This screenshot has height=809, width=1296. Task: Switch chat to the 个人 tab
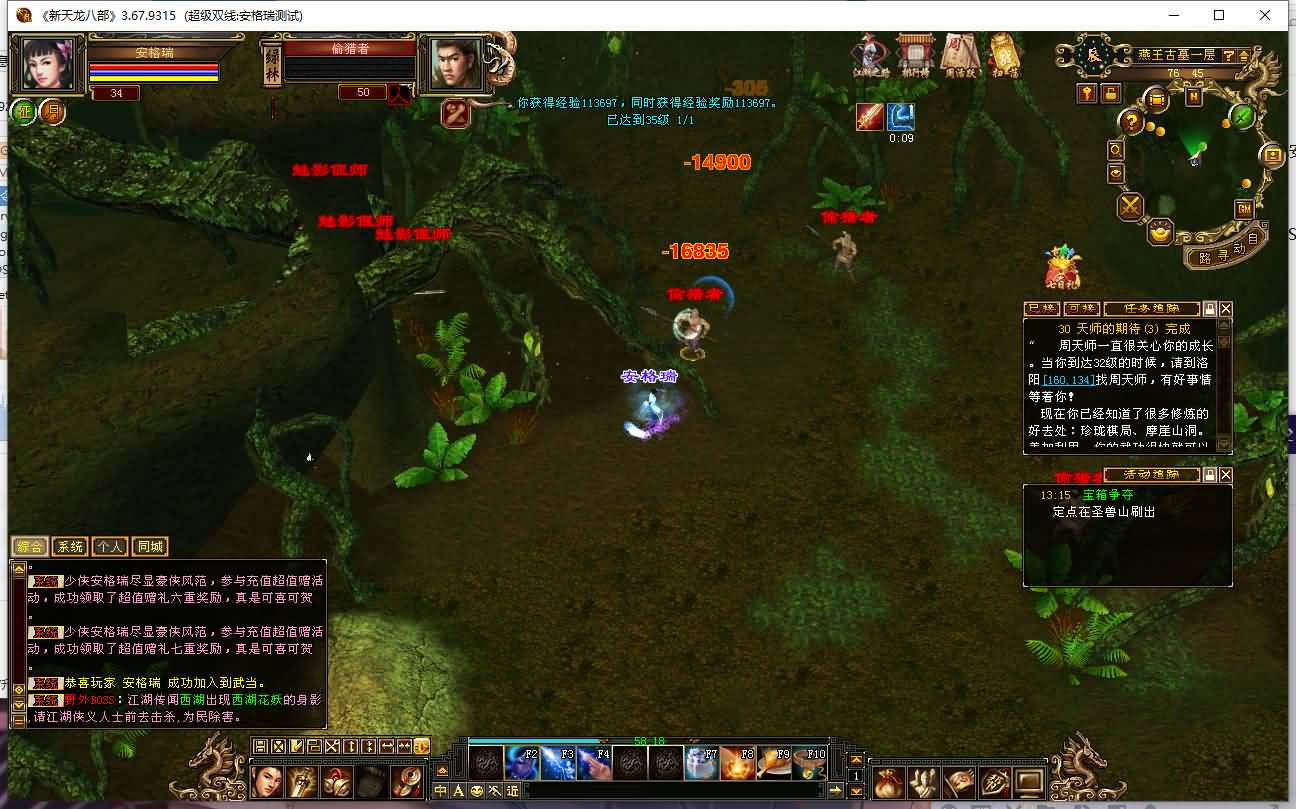pyautogui.click(x=109, y=547)
